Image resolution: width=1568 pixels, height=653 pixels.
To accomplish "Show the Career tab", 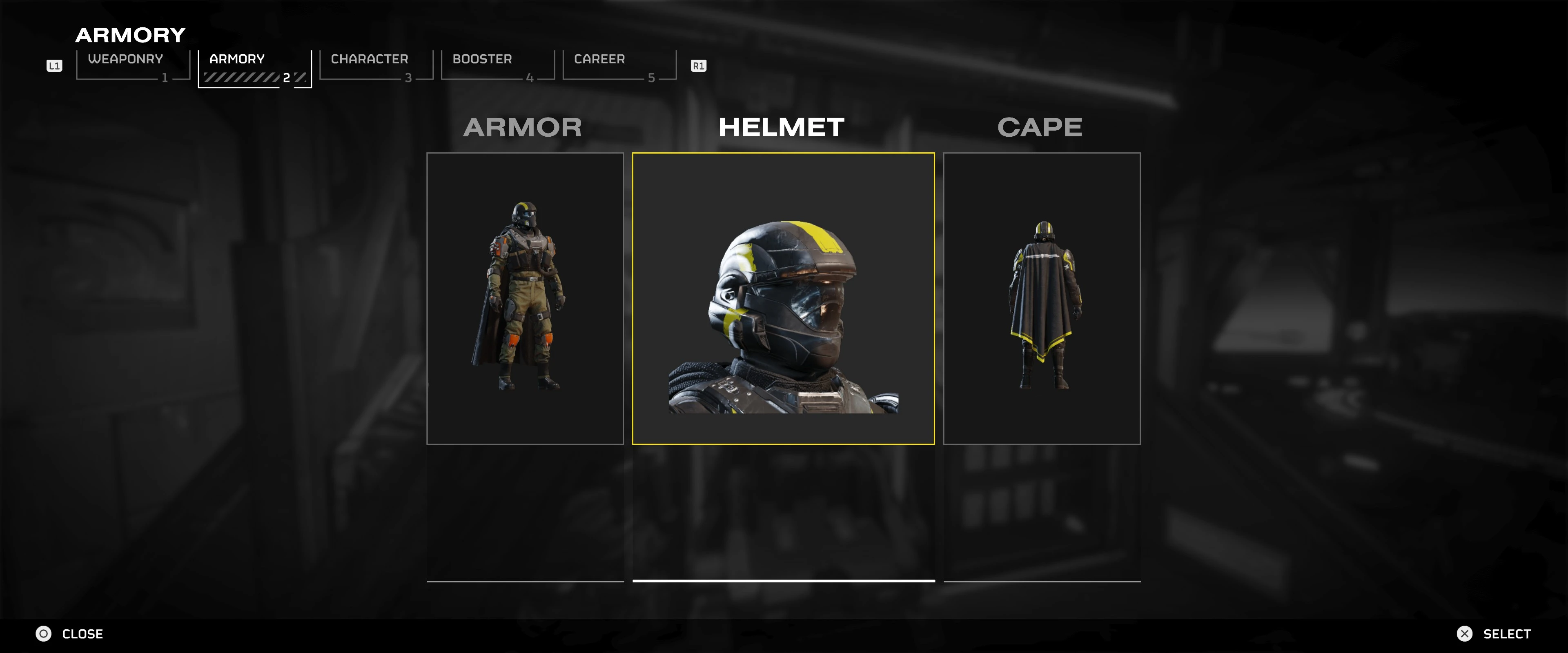I will [619, 65].
